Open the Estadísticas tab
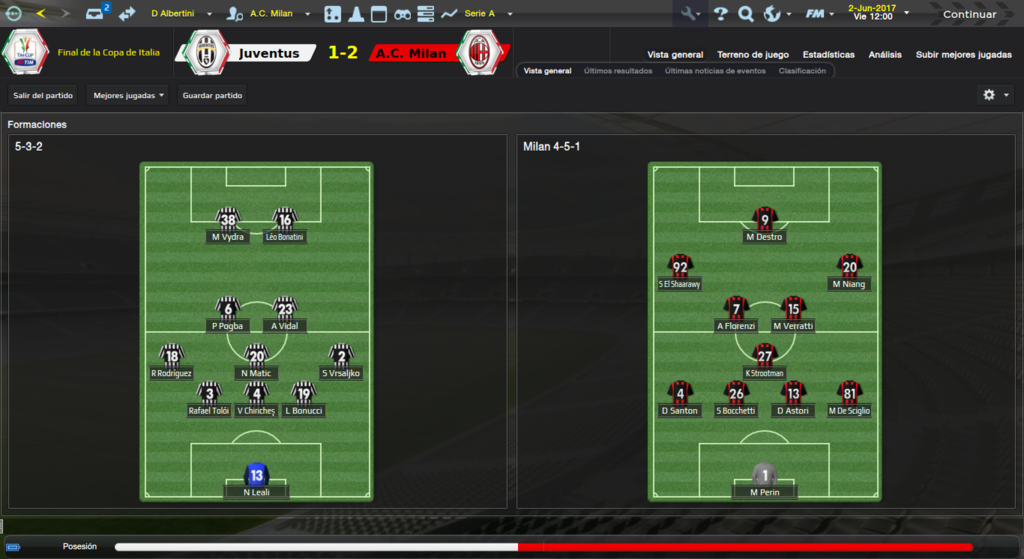Image resolution: width=1024 pixels, height=559 pixels. [828, 55]
